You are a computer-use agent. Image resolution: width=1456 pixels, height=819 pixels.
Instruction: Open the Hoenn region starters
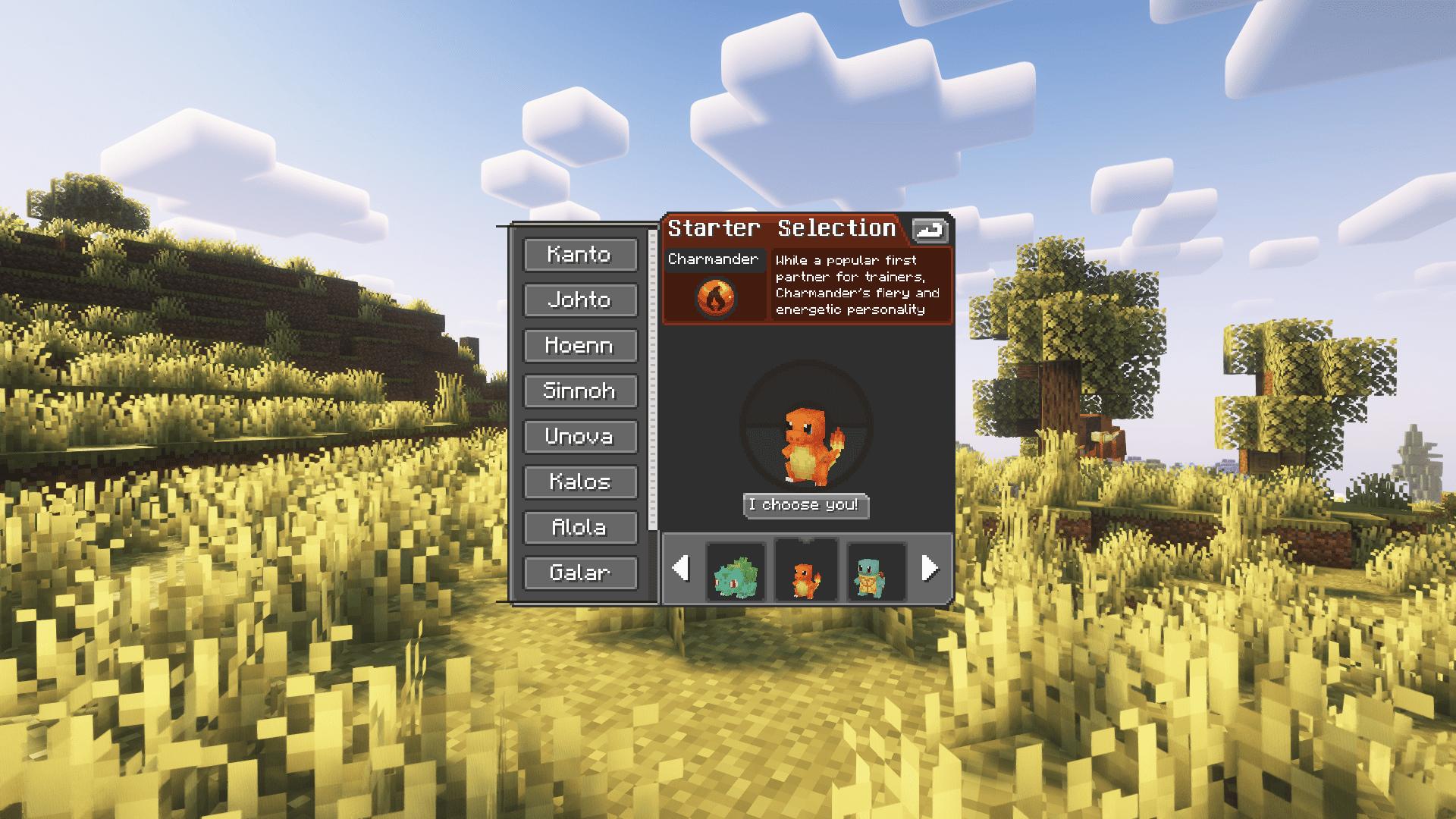580,346
